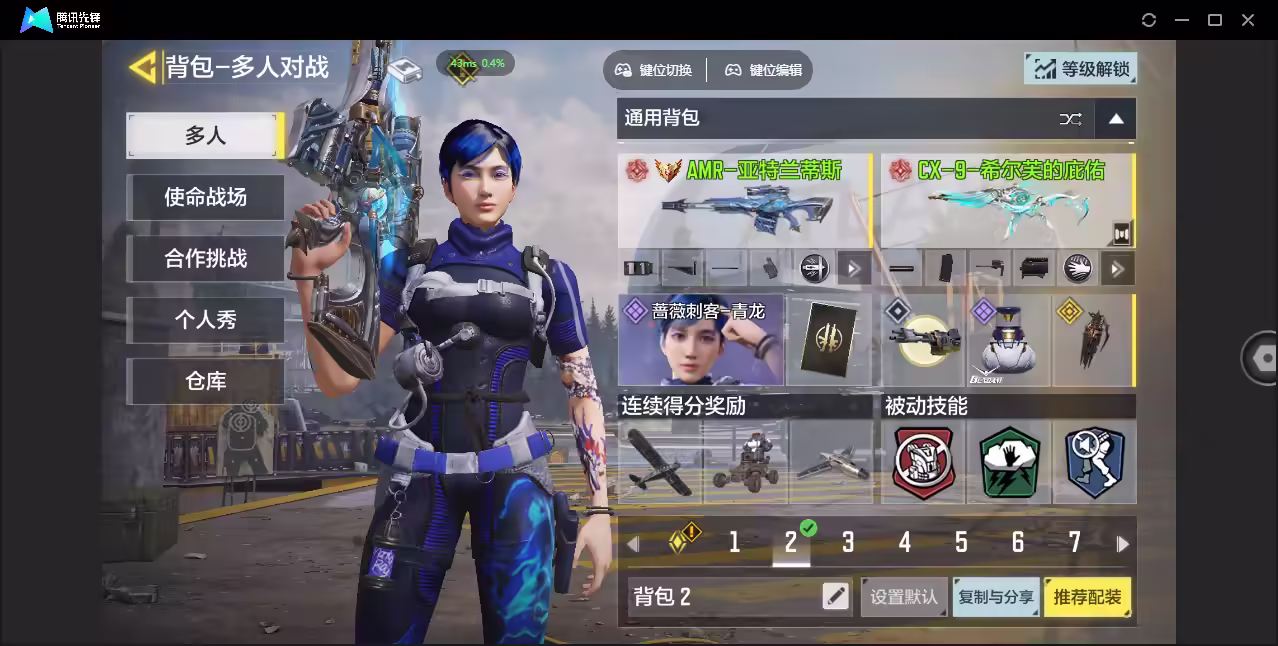
Task: Open the 使命战场 tab
Action: tap(205, 197)
